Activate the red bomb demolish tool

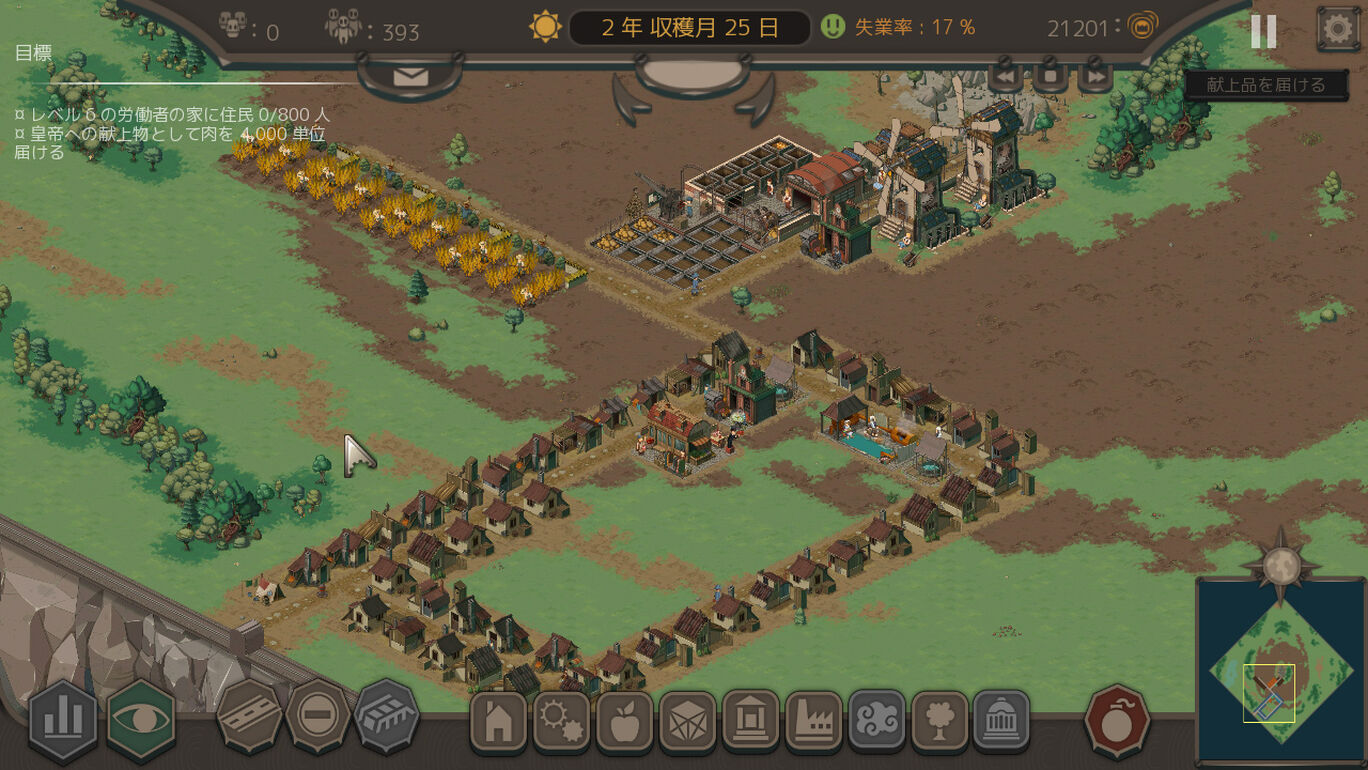click(x=1117, y=719)
